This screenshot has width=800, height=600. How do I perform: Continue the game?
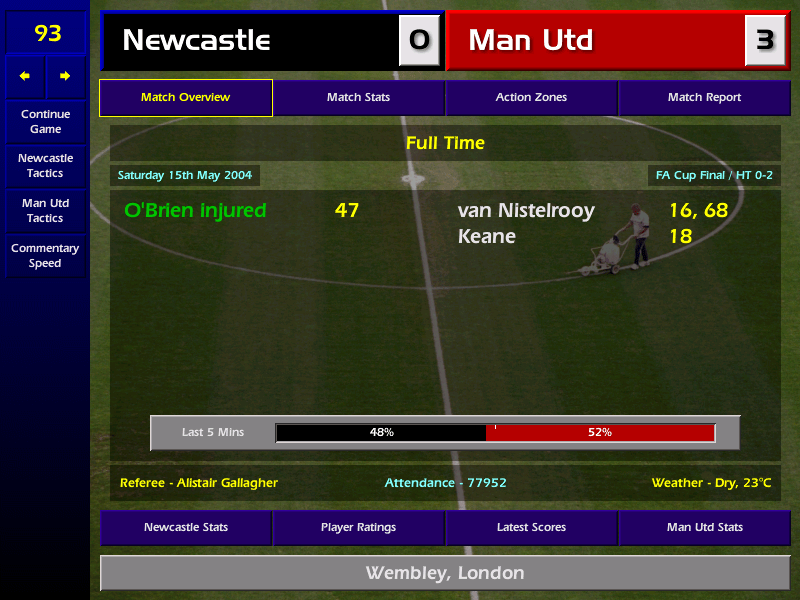click(45, 121)
